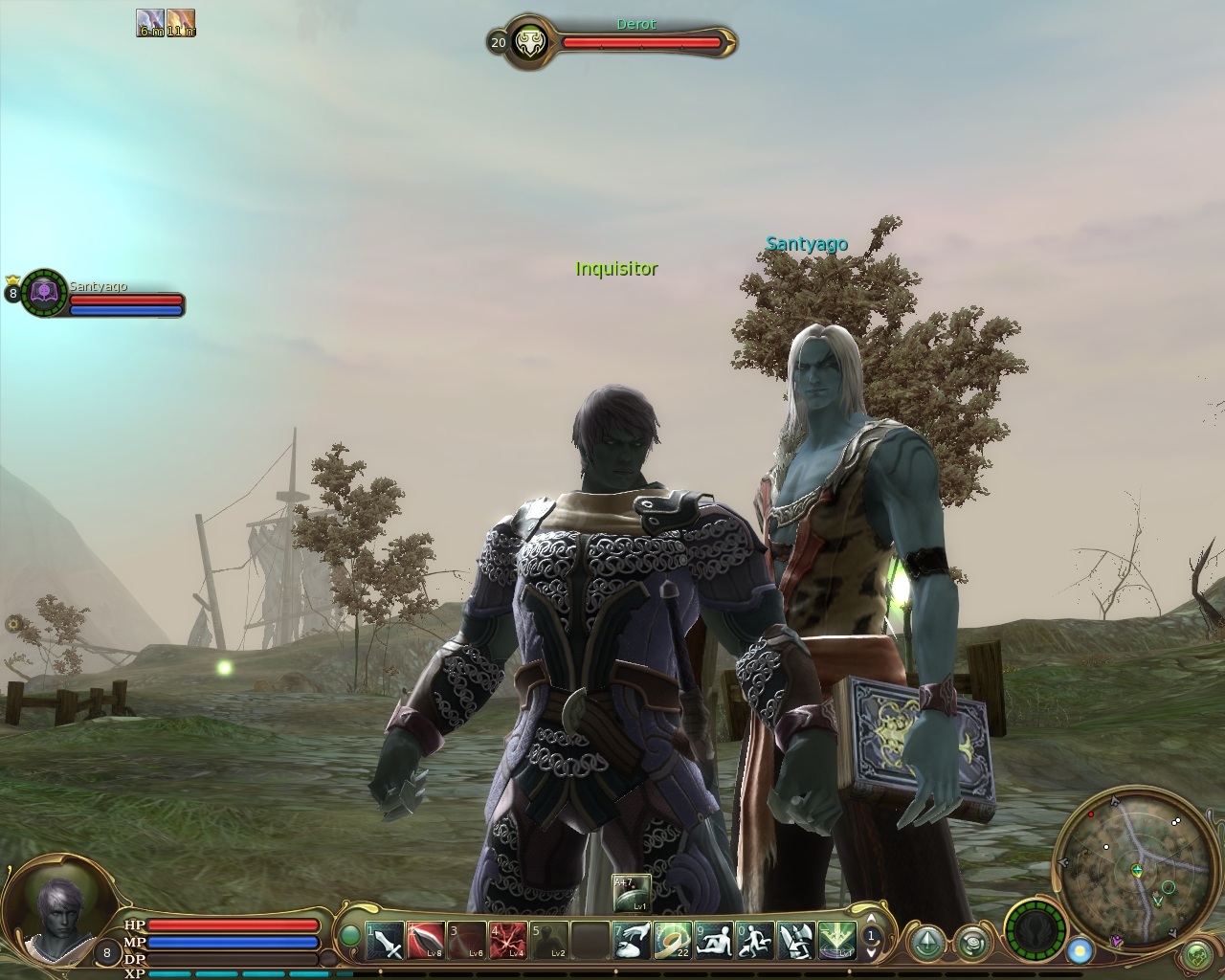Toggle the running figure action in slot 0
This screenshot has width=1225, height=980.
(x=754, y=941)
